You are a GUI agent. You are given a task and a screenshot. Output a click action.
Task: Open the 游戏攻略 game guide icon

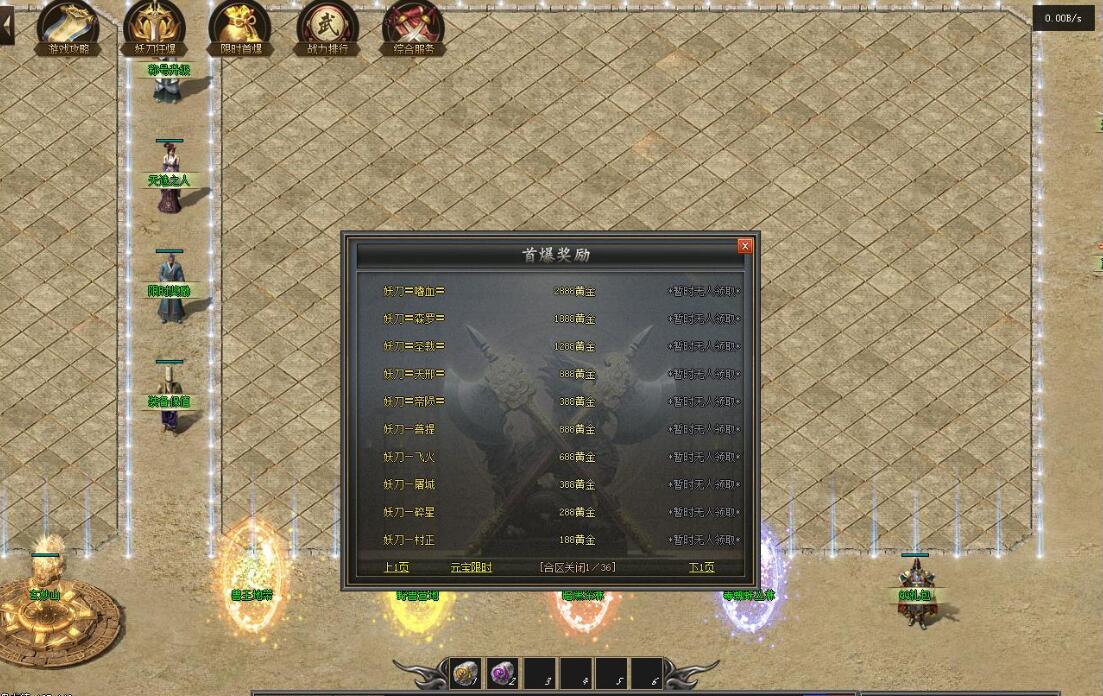[67, 25]
